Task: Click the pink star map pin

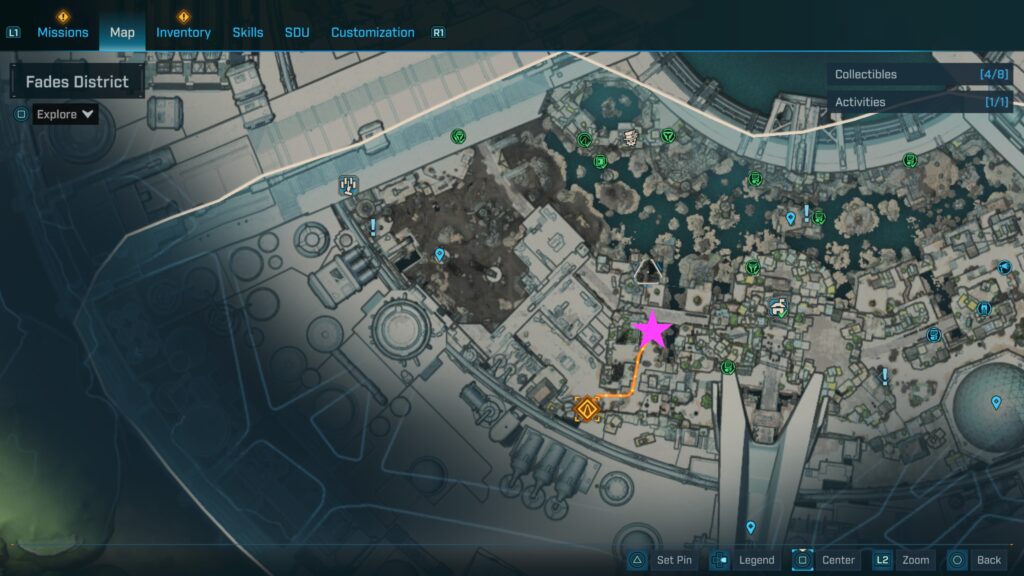Action: pyautogui.click(x=652, y=329)
